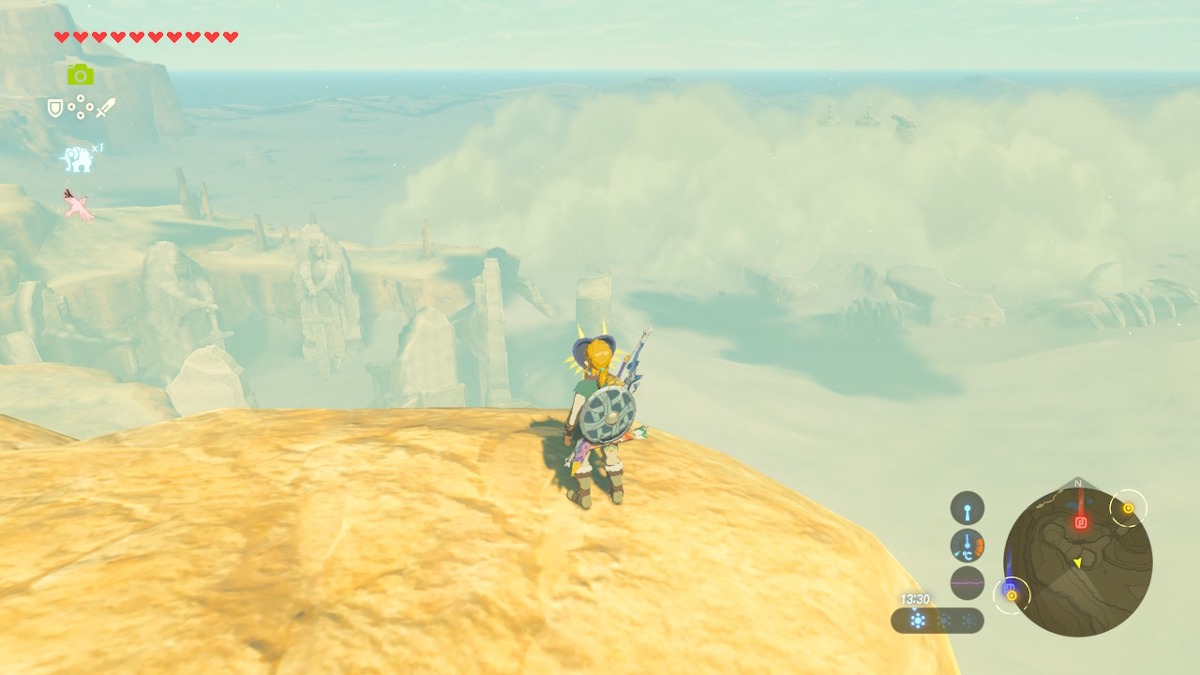1200x675 pixels.
Task: Click the yellow stamp beside the blue shrine
Action: [1012, 596]
